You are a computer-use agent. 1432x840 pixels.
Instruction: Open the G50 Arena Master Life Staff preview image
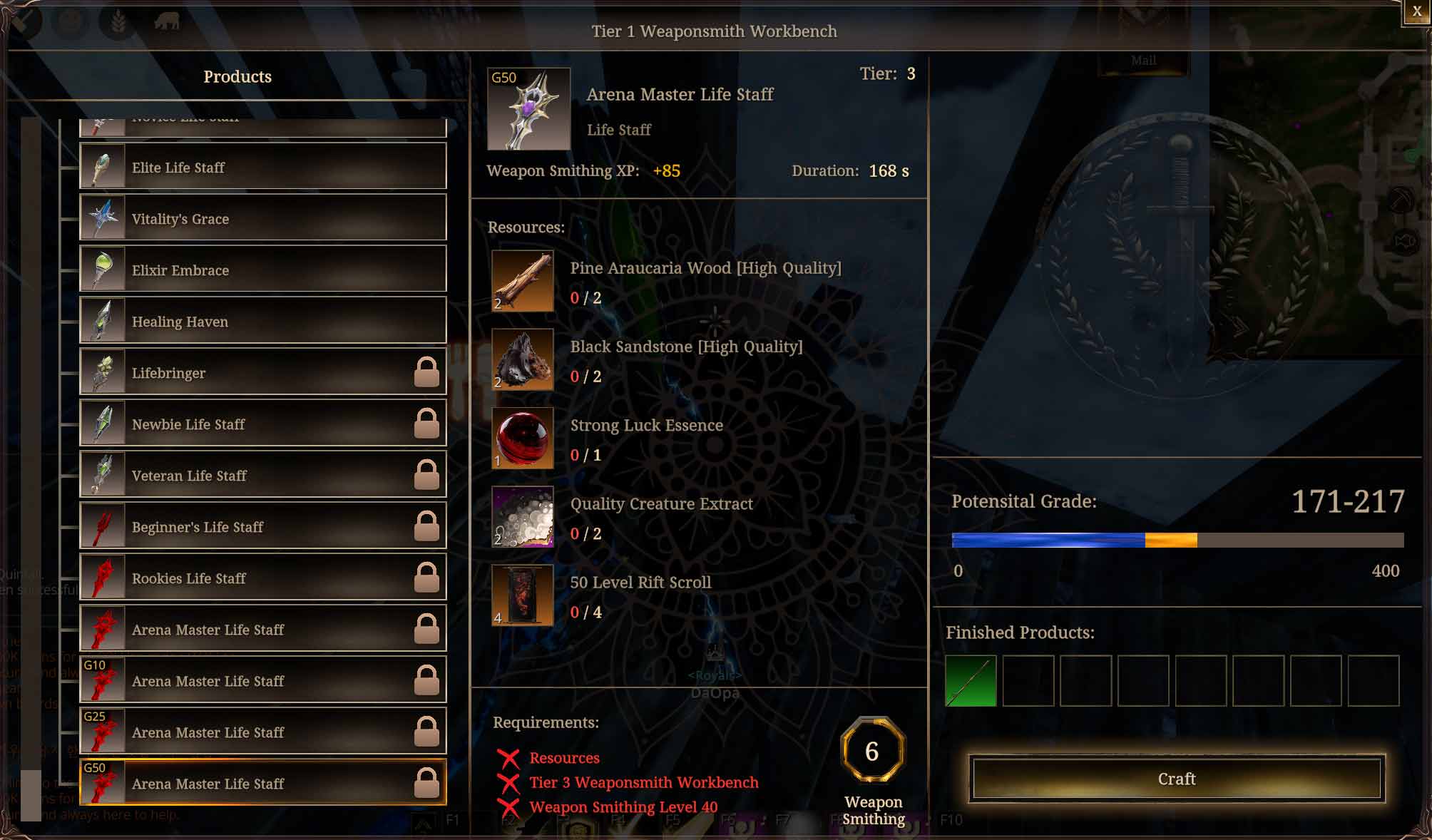[x=528, y=107]
